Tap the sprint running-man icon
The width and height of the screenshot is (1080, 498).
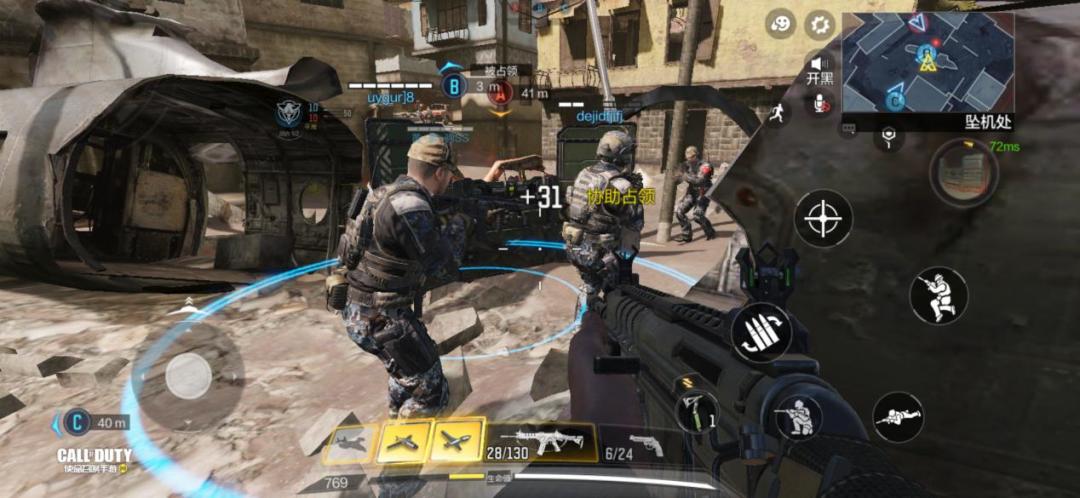tap(775, 114)
